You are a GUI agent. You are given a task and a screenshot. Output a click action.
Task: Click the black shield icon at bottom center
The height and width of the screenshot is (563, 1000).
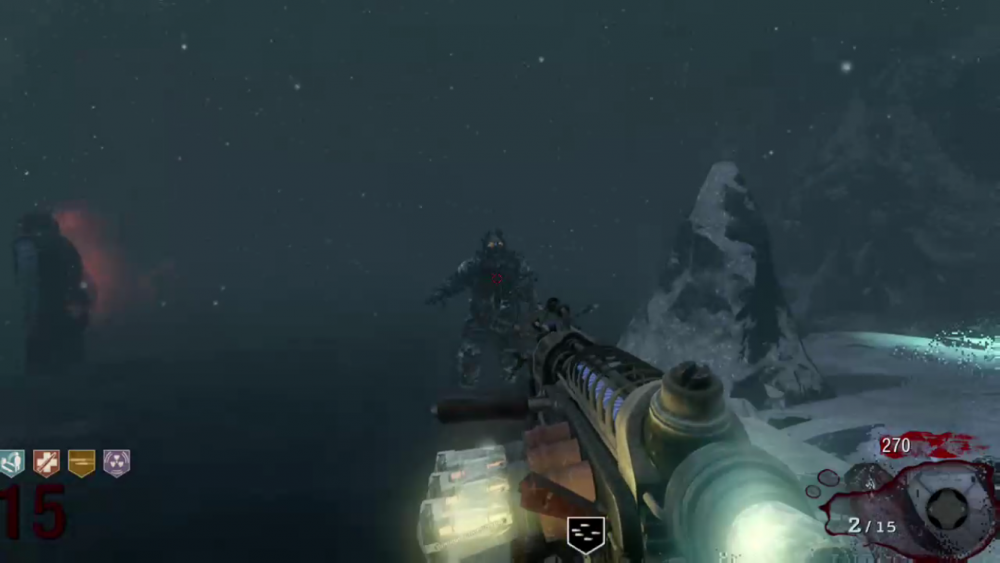(x=585, y=534)
